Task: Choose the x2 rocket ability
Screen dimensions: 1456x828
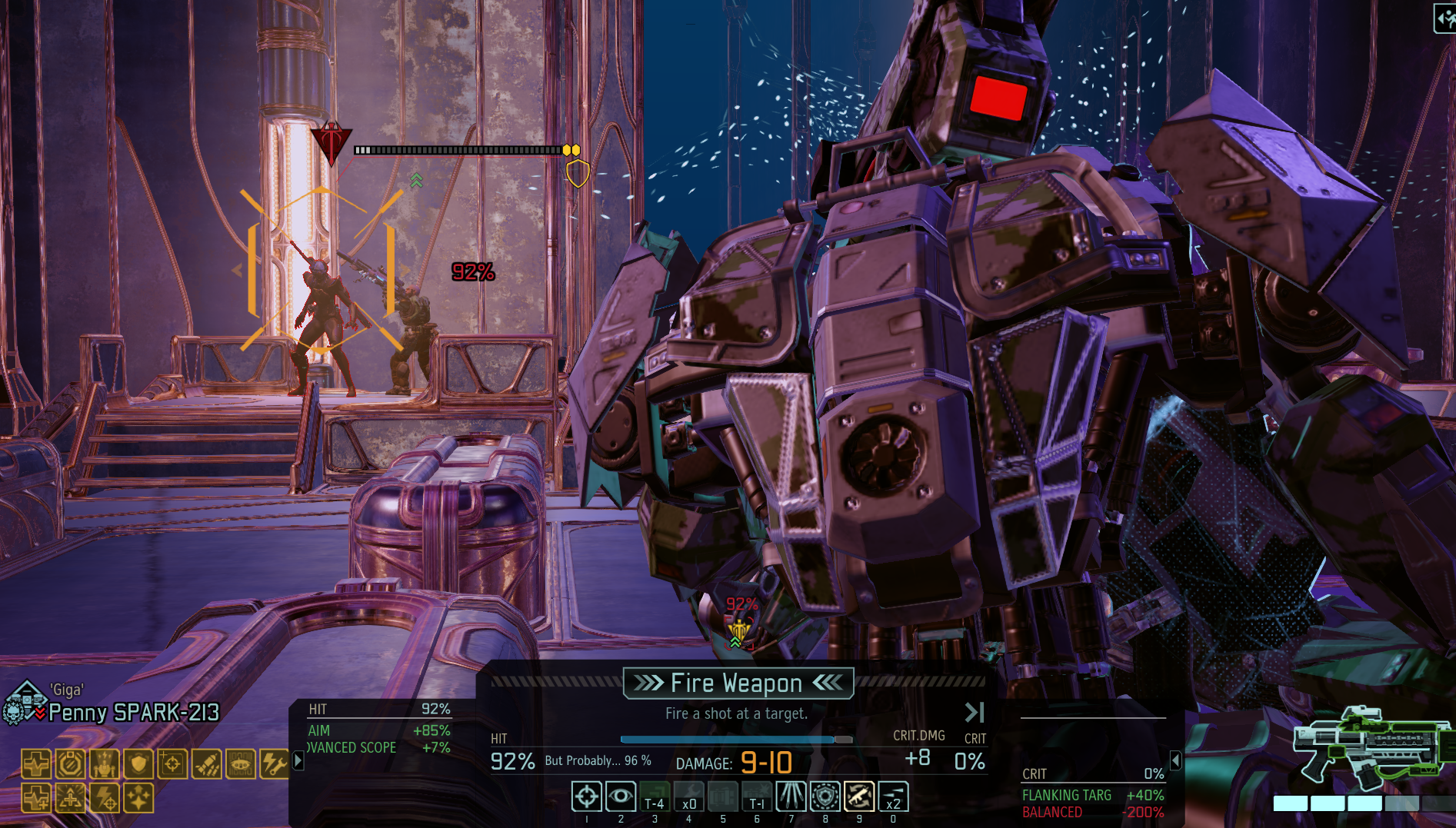Action: (893, 796)
